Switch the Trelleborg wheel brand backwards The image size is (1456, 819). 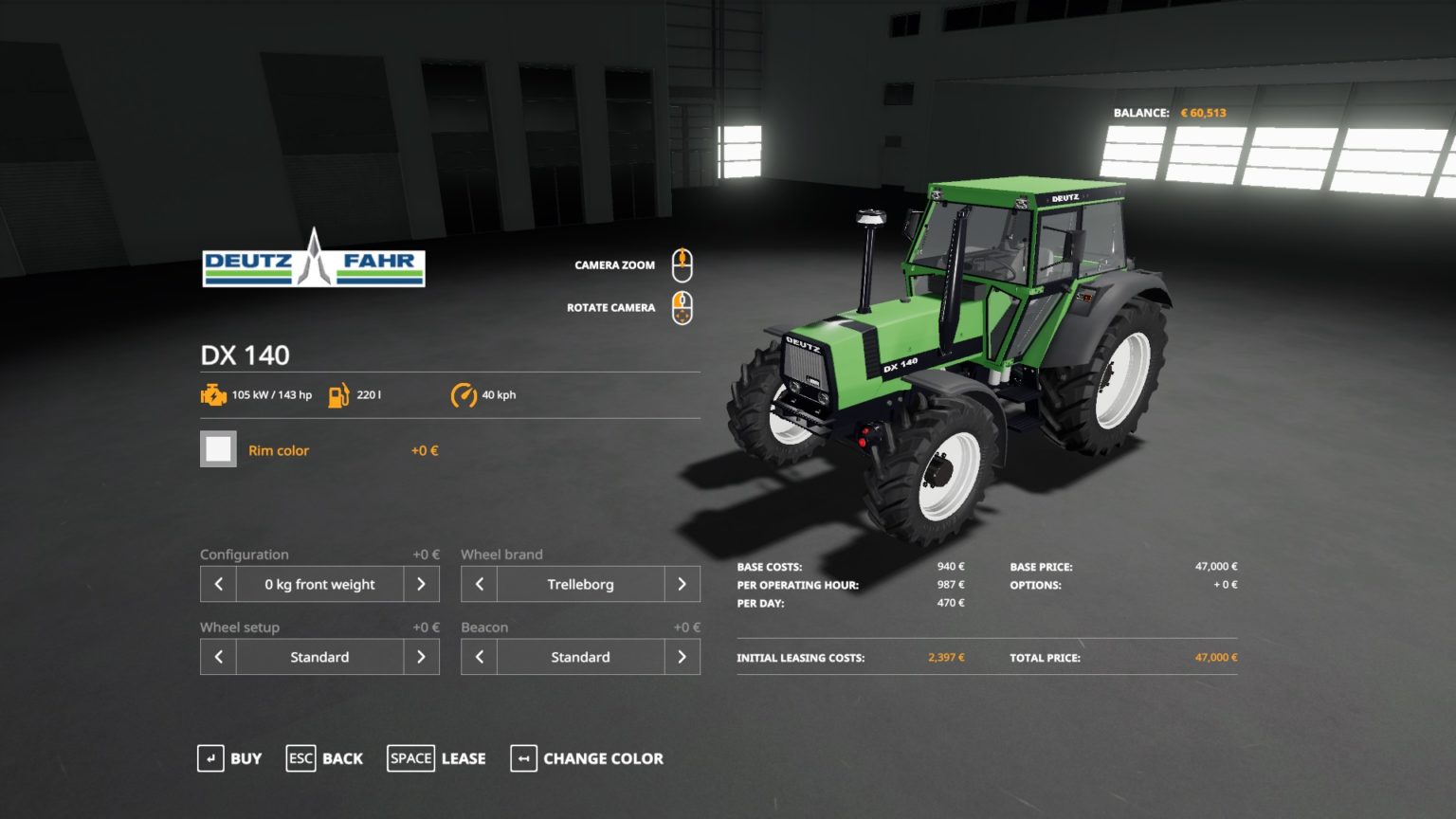tap(478, 584)
